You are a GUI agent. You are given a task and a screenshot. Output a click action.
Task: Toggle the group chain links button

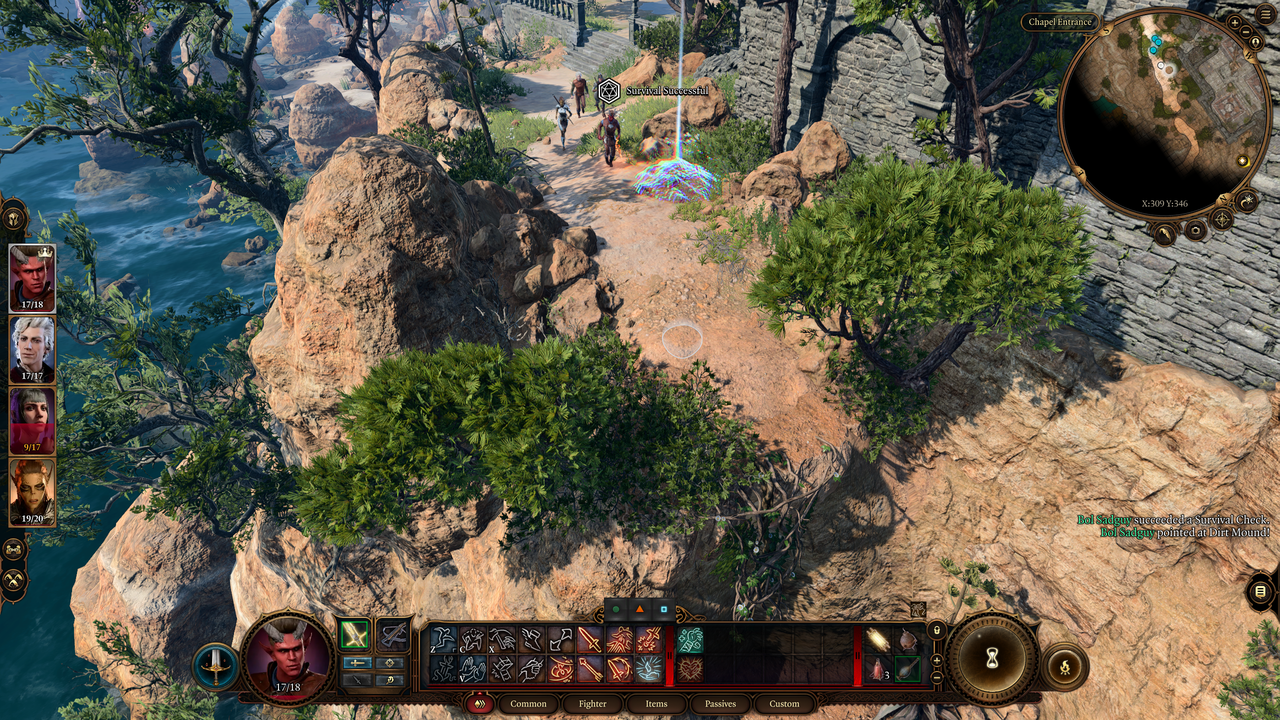tap(14, 549)
